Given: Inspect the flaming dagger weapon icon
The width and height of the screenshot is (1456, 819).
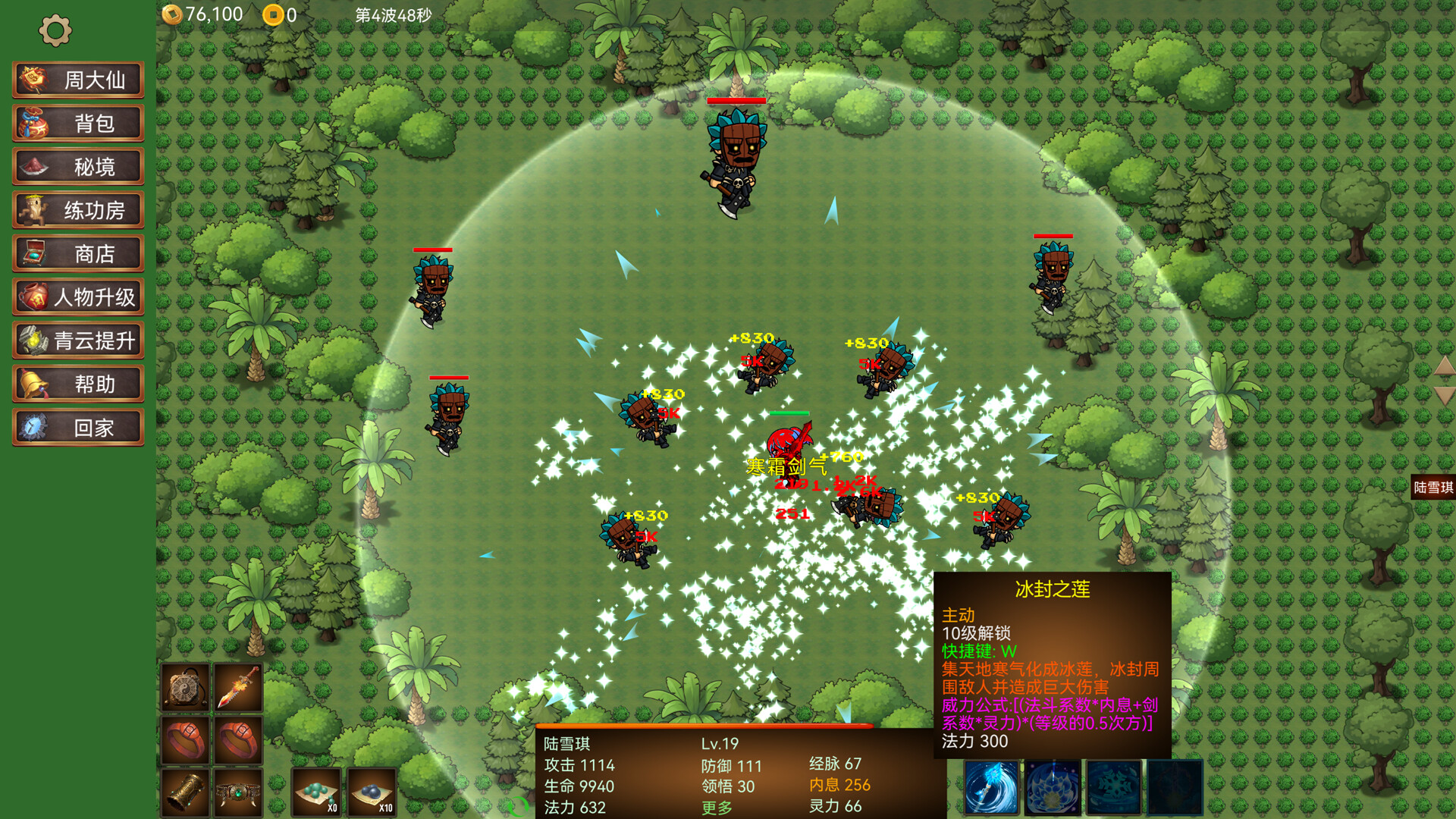Looking at the screenshot, I should tap(237, 689).
